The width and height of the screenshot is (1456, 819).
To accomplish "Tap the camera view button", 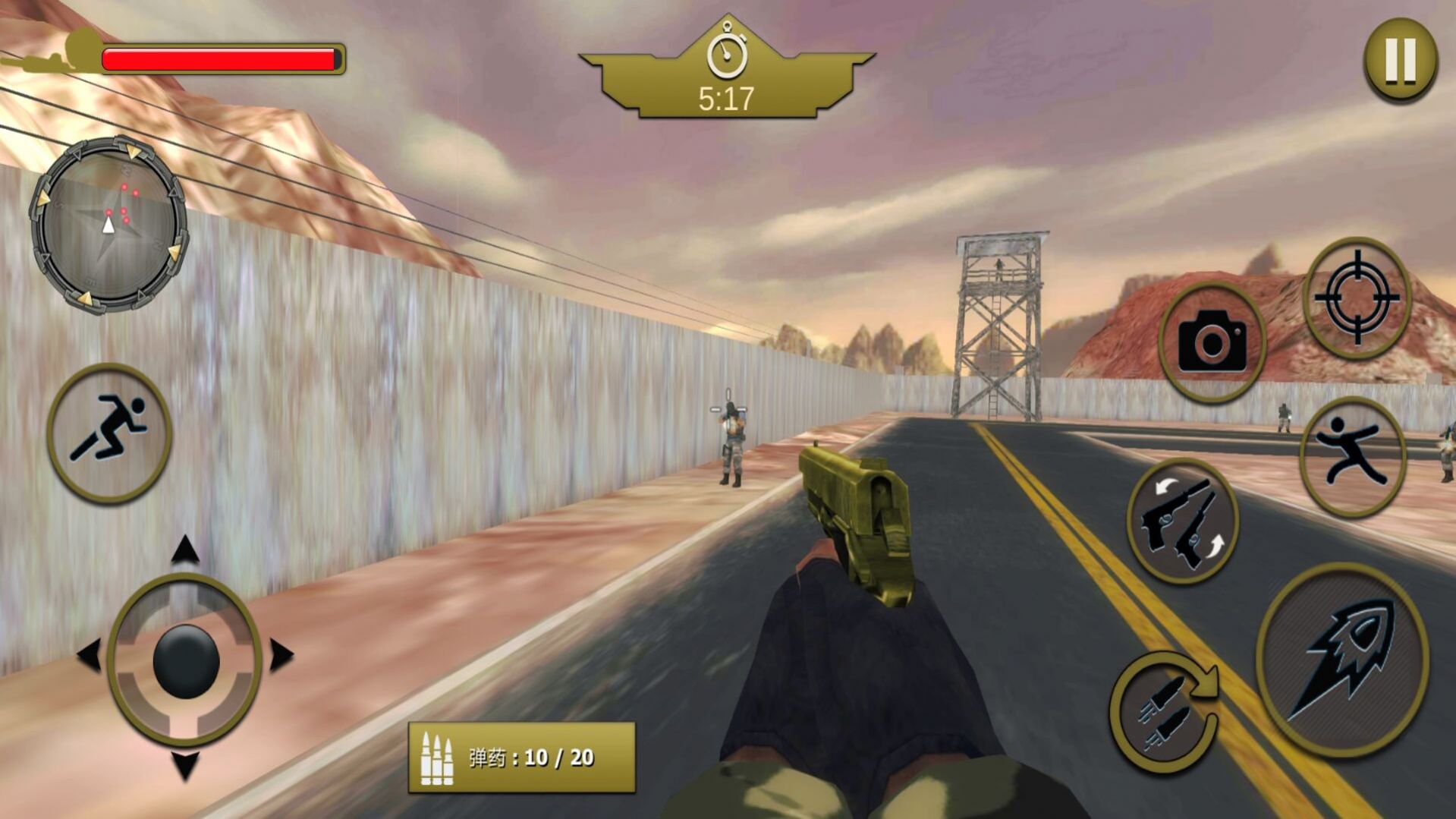I will coord(1212,342).
